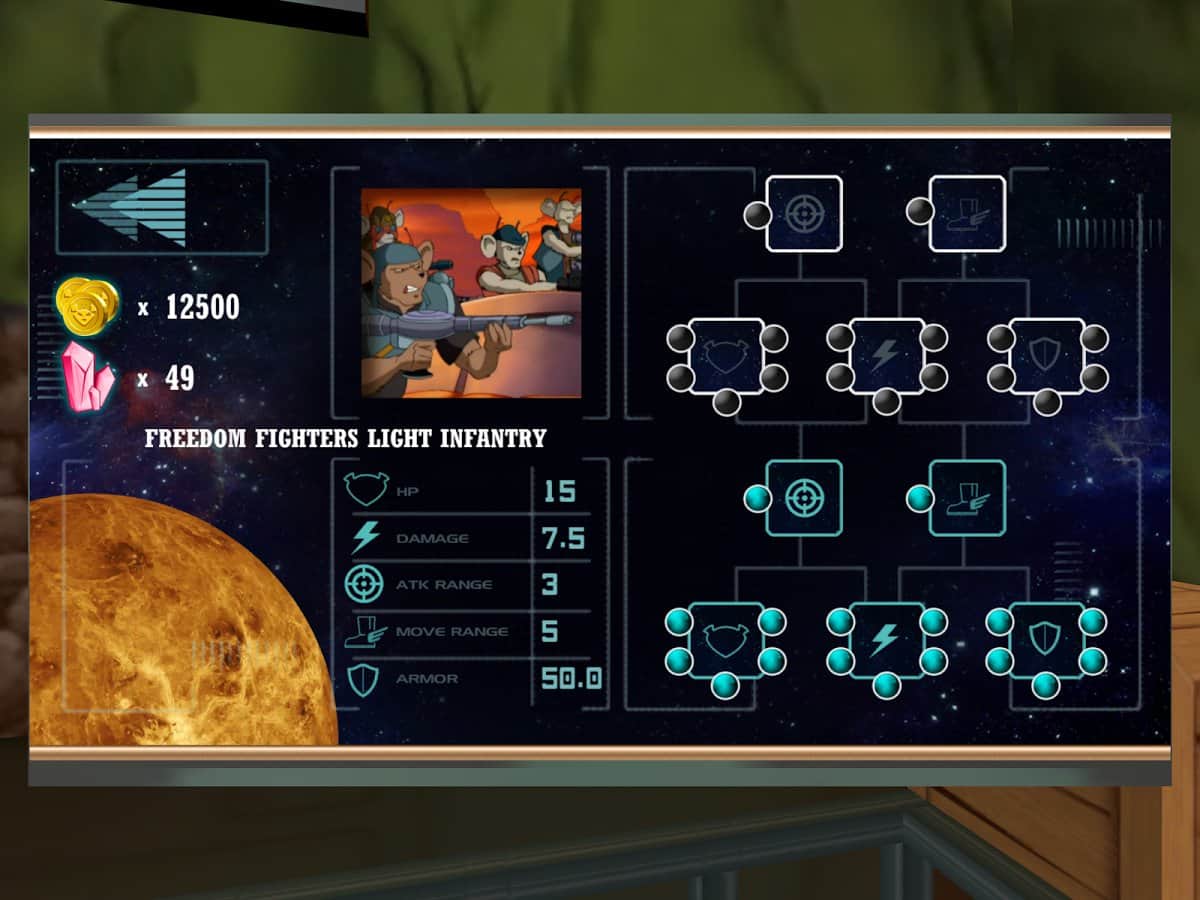Select the grey armor shield upgrade node
This screenshot has width=1200, height=900.
pyautogui.click(x=1046, y=356)
